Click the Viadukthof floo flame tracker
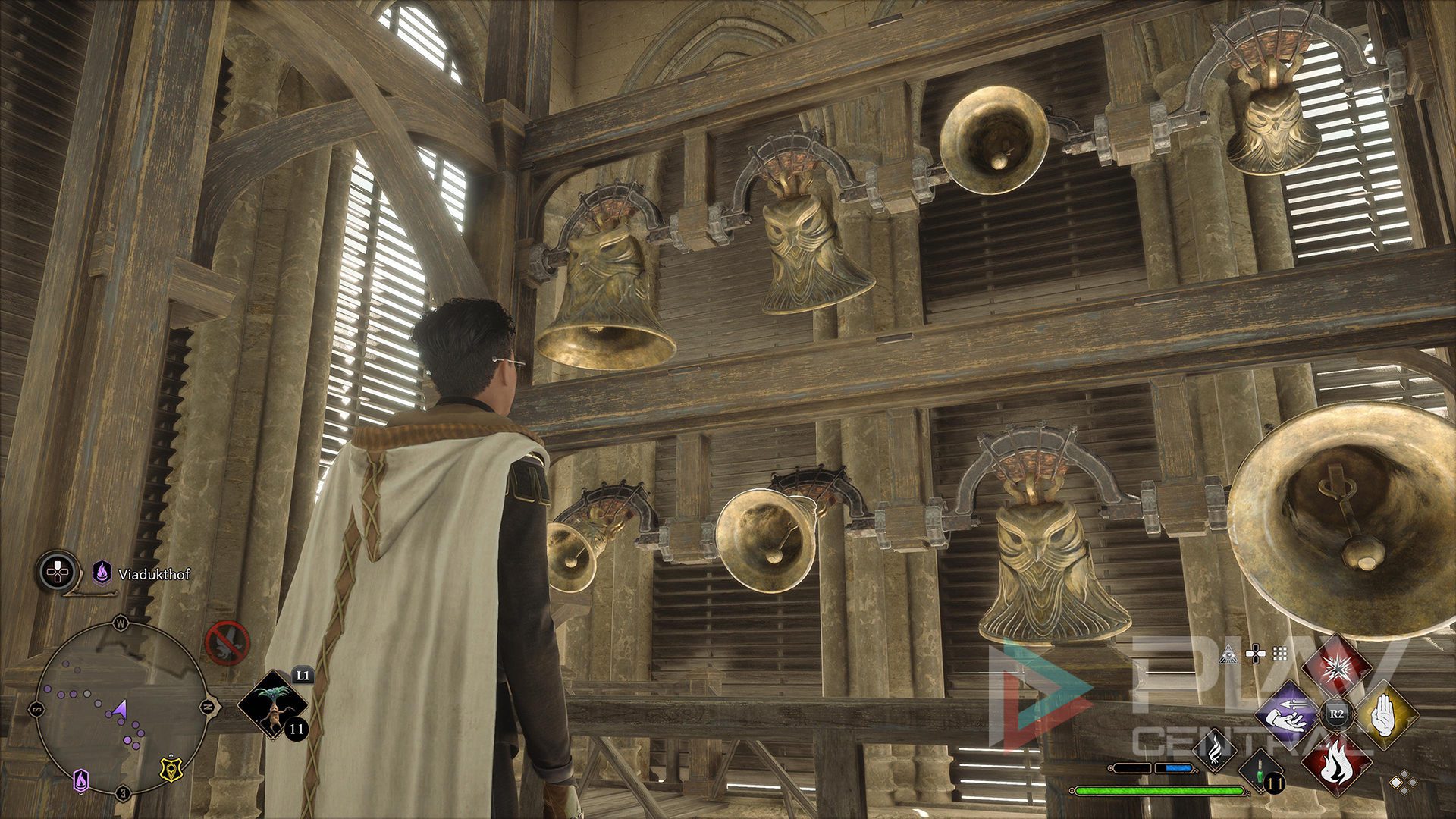 [102, 573]
